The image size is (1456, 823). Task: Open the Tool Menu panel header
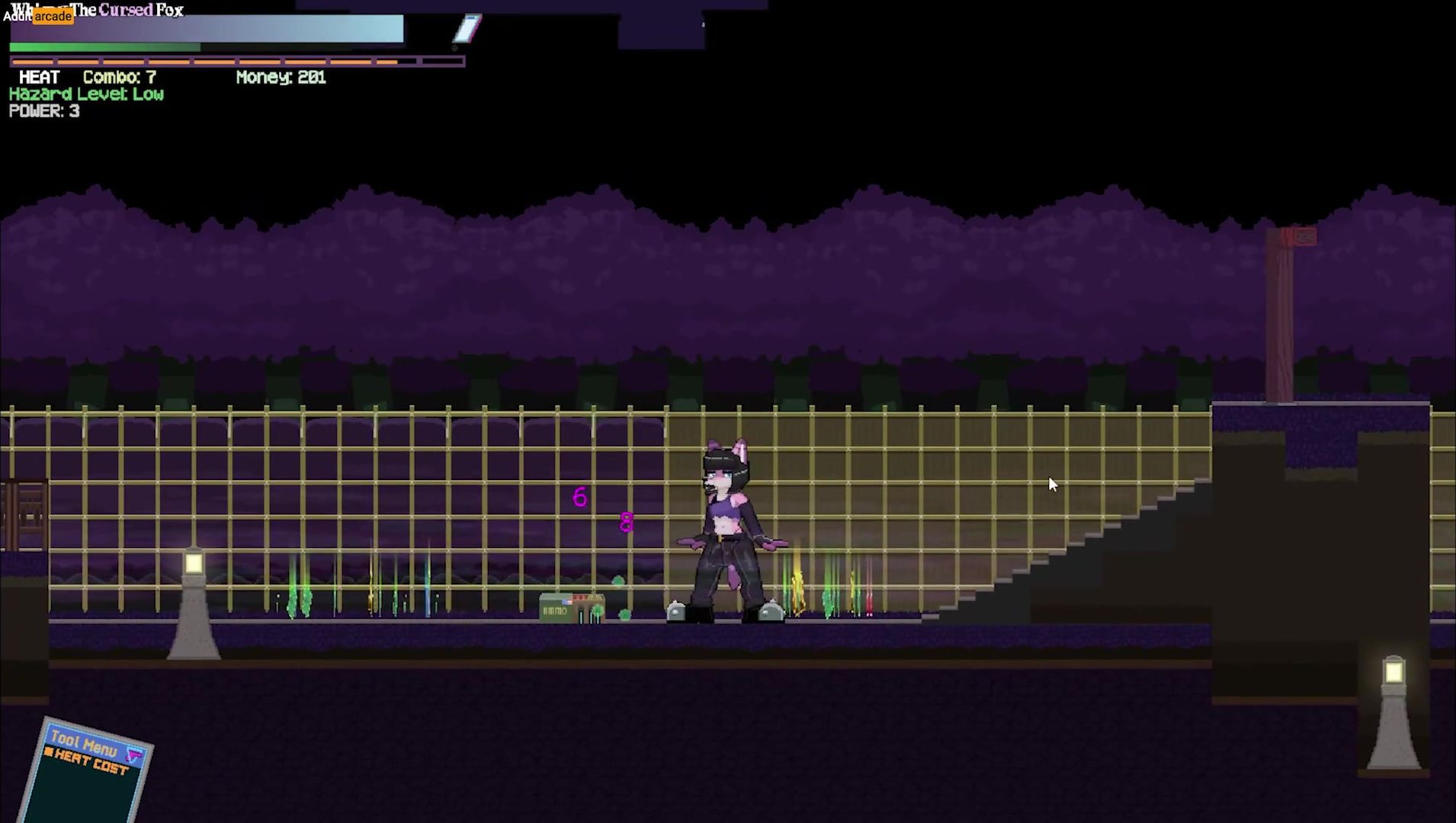84,743
